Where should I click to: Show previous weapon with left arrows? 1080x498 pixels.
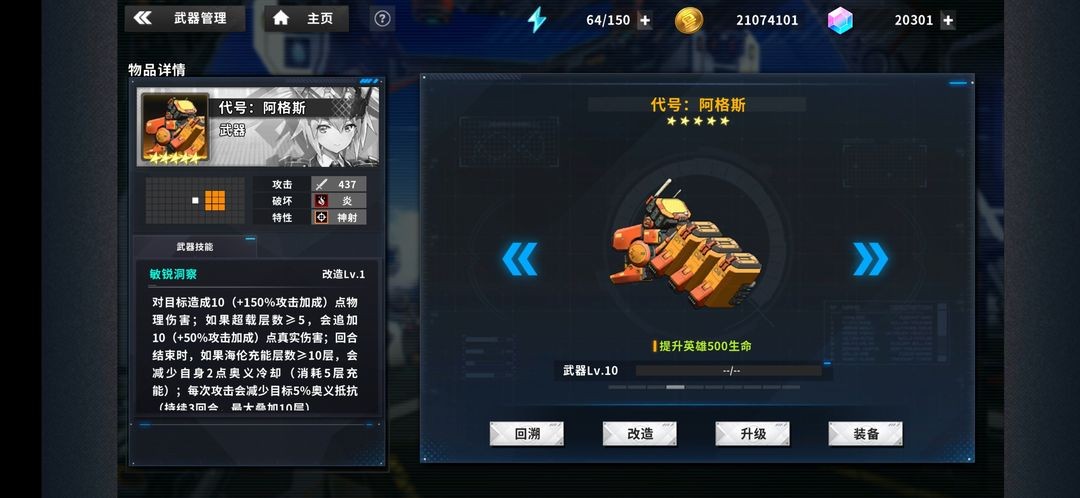(x=519, y=259)
